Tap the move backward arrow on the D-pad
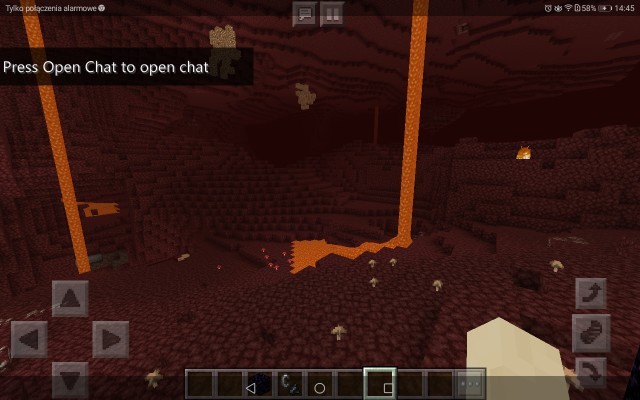 pos(70,380)
